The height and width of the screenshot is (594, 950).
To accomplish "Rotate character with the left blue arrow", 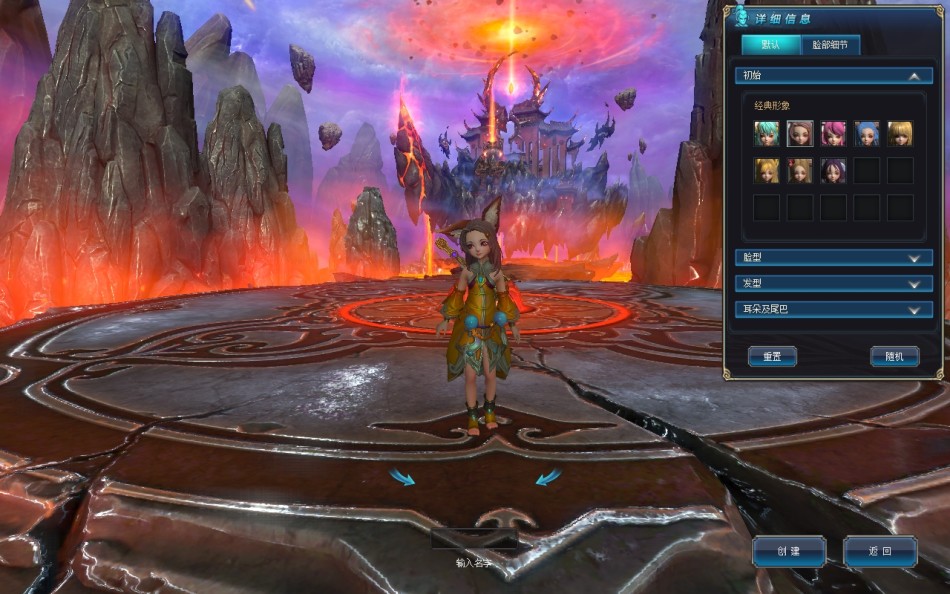I will click(402, 478).
